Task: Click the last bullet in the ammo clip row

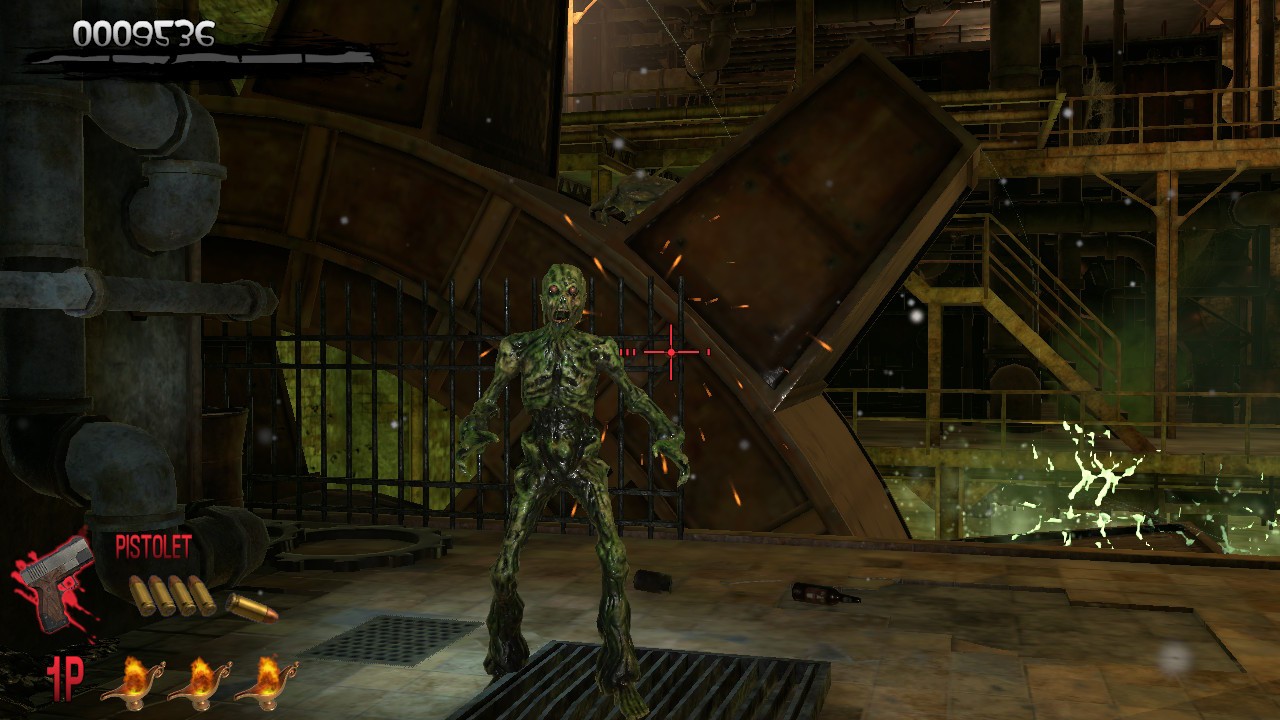Action: point(200,595)
